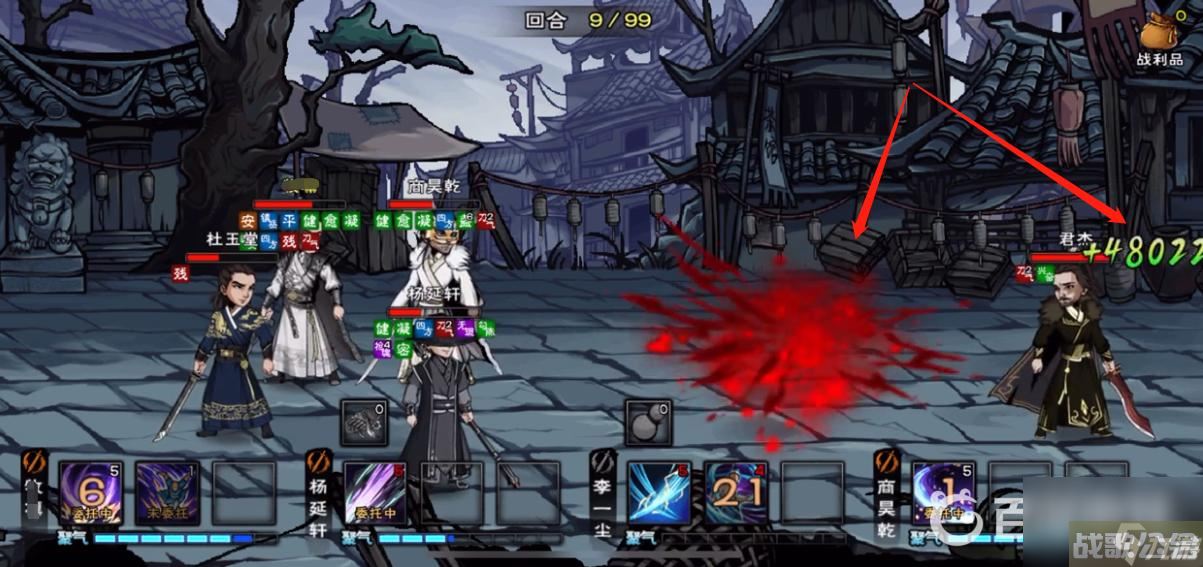Viewport: 1203px width, 567px height.
Task: Toggle the orange icon above 杨延轩's name
Action: pyautogui.click(x=319, y=461)
